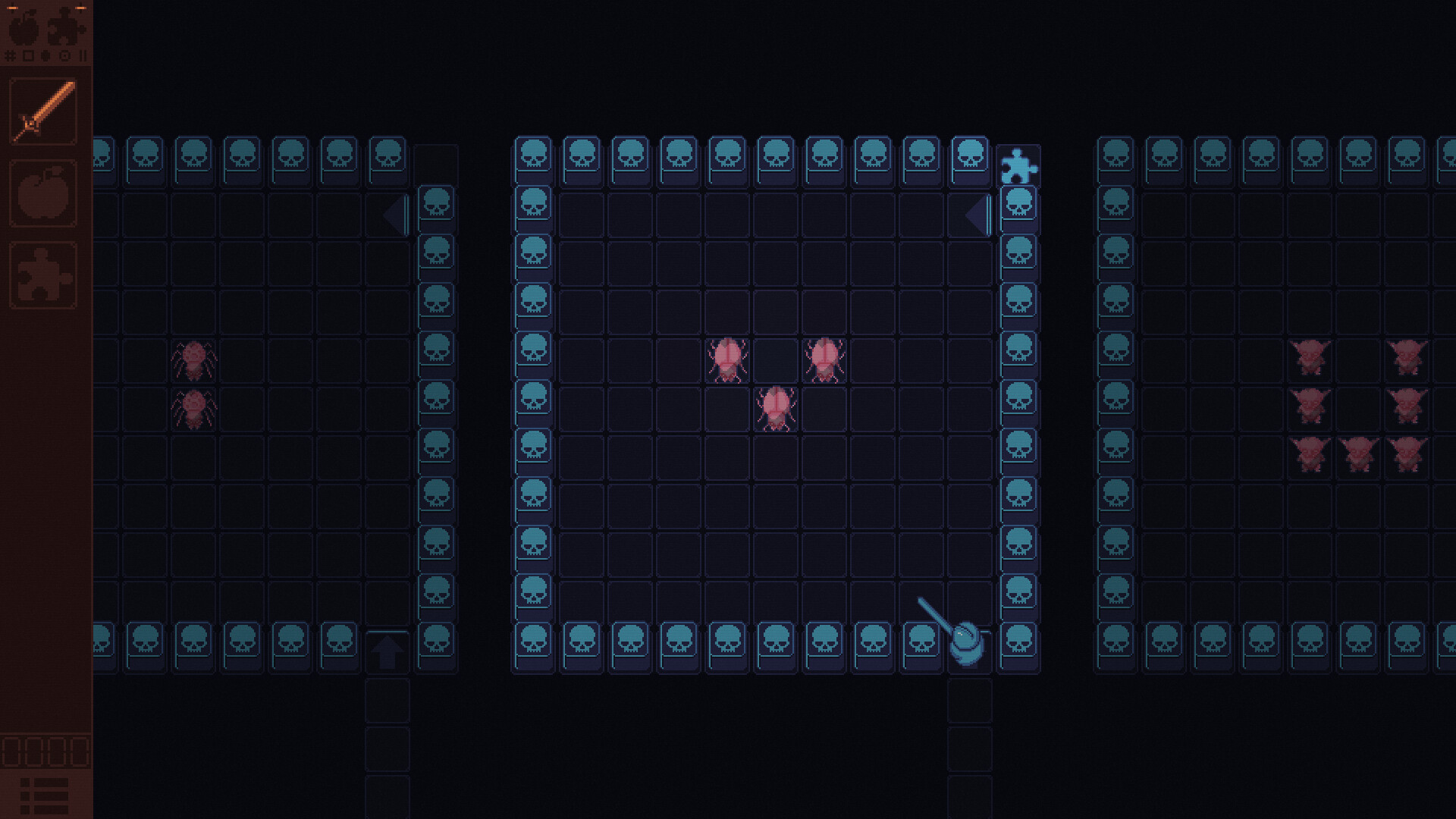
Task: Click the apple counter icon at top-left
Action: [23, 30]
